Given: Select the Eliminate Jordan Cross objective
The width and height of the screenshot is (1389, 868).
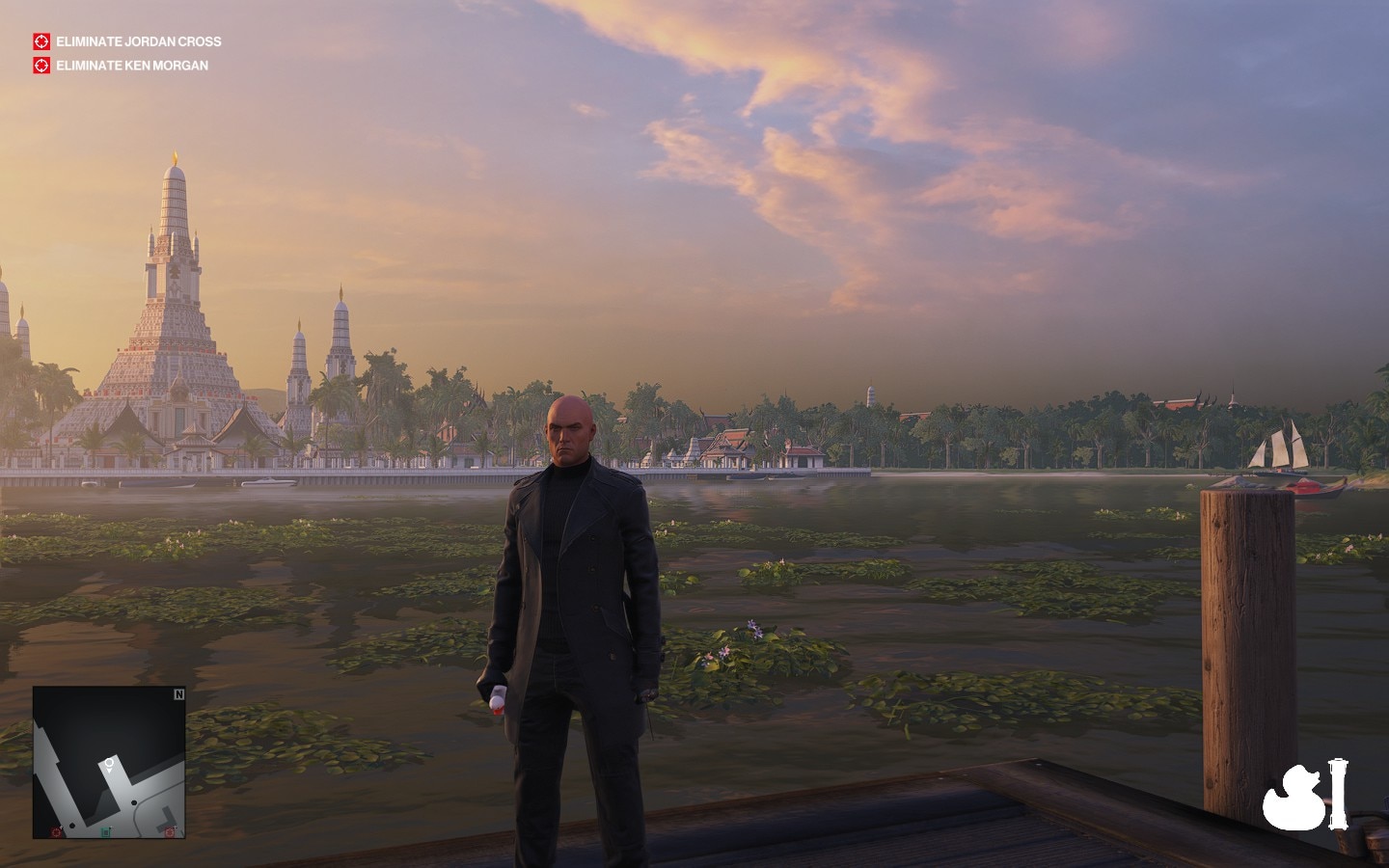Looking at the screenshot, I should click(138, 41).
